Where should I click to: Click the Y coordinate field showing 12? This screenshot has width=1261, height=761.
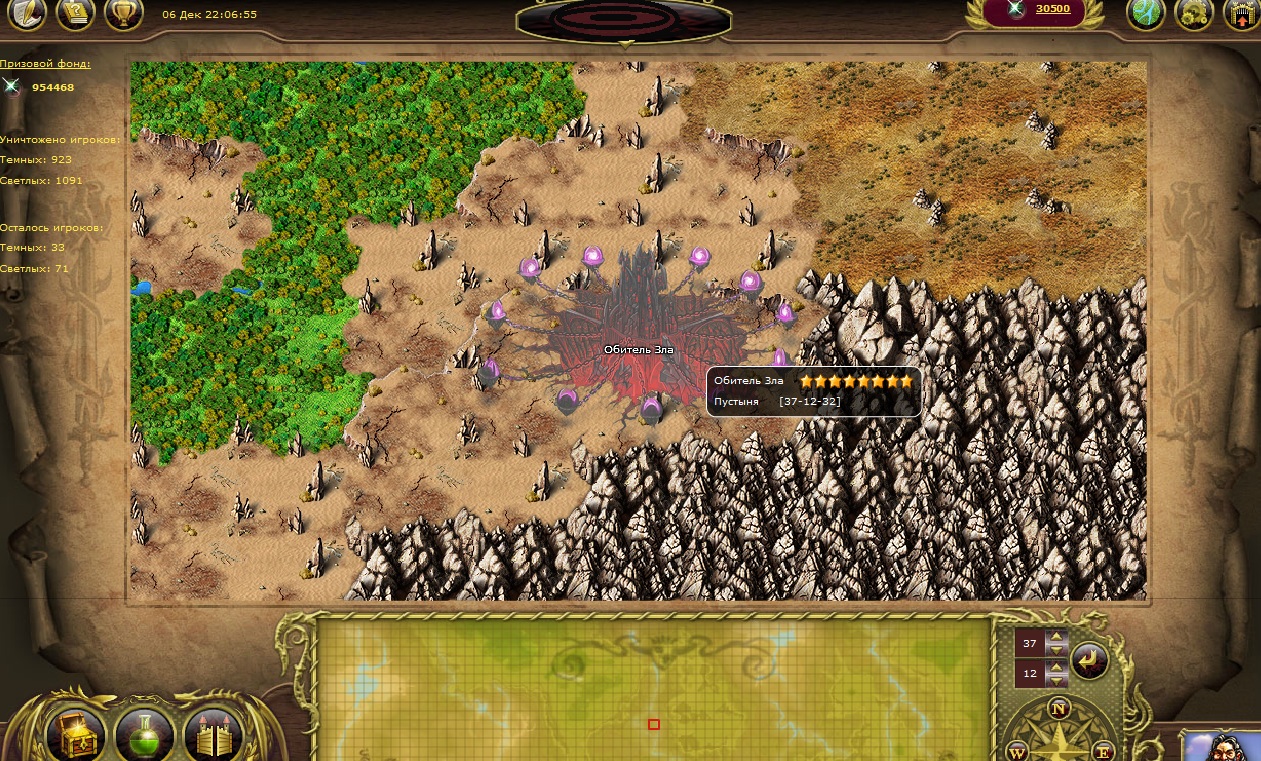pos(1030,674)
